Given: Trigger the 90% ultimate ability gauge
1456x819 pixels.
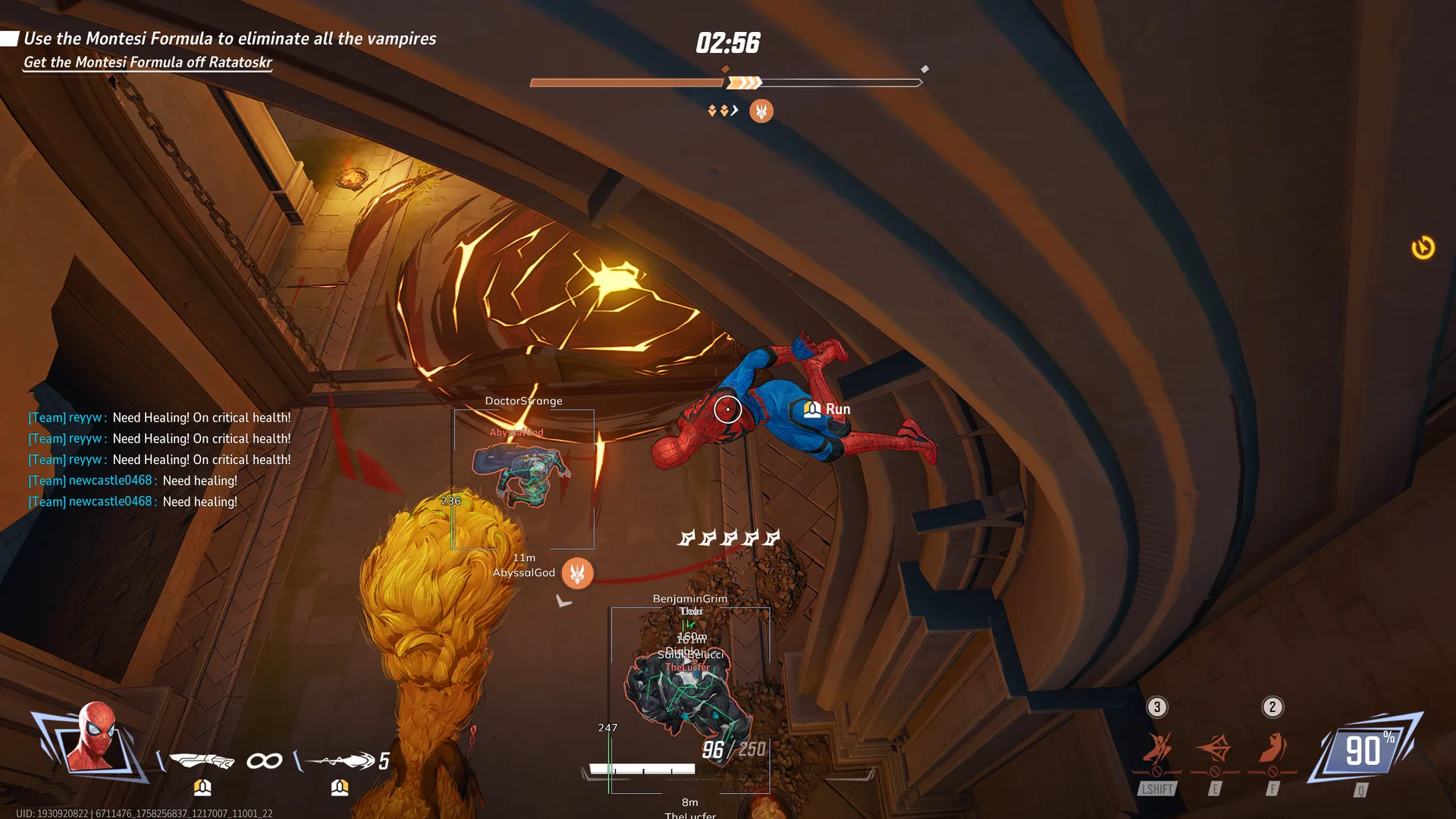Looking at the screenshot, I should 1365,752.
